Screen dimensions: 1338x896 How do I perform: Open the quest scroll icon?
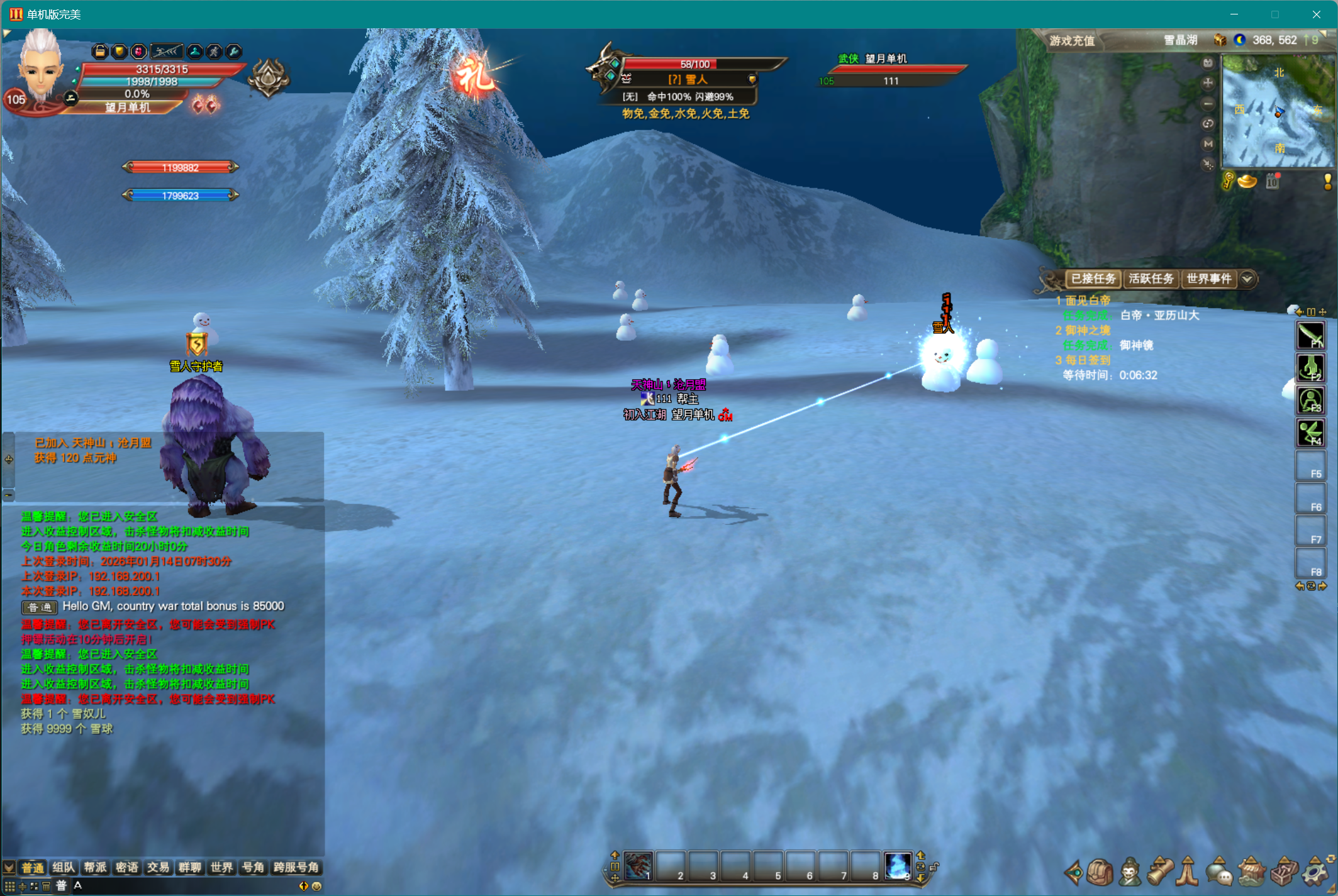1161,872
